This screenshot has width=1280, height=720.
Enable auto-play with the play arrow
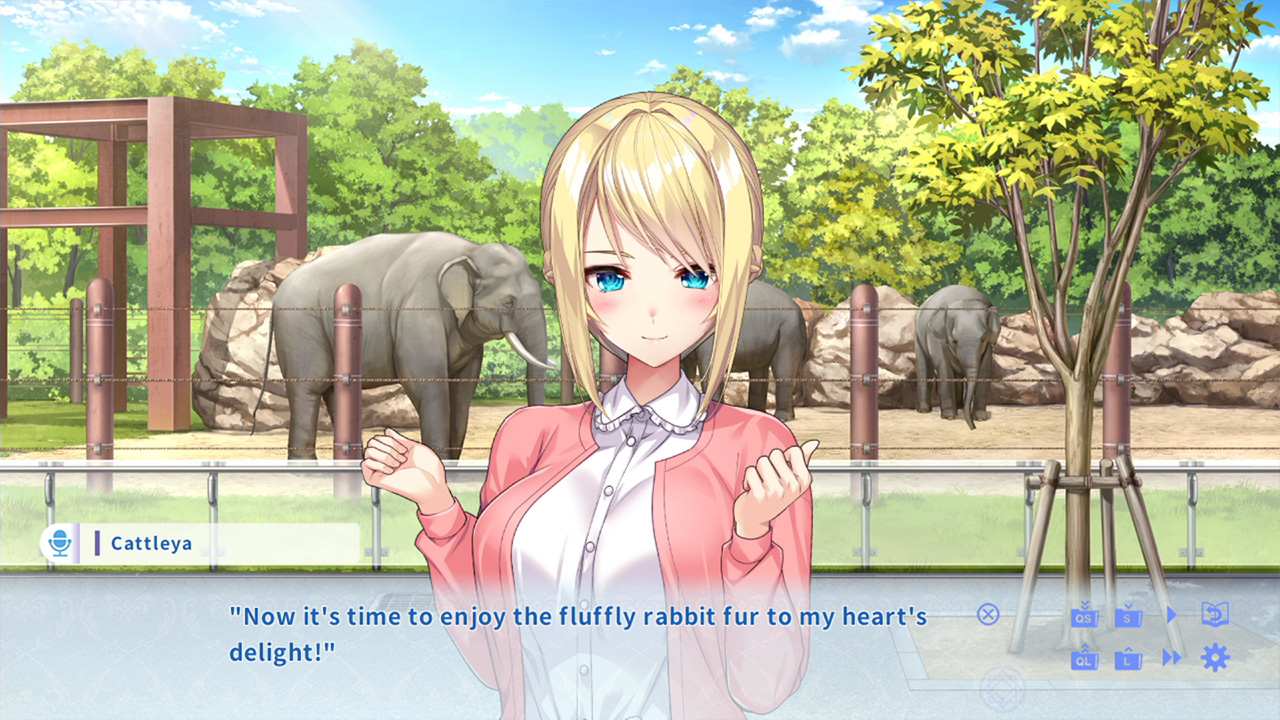tap(1171, 614)
